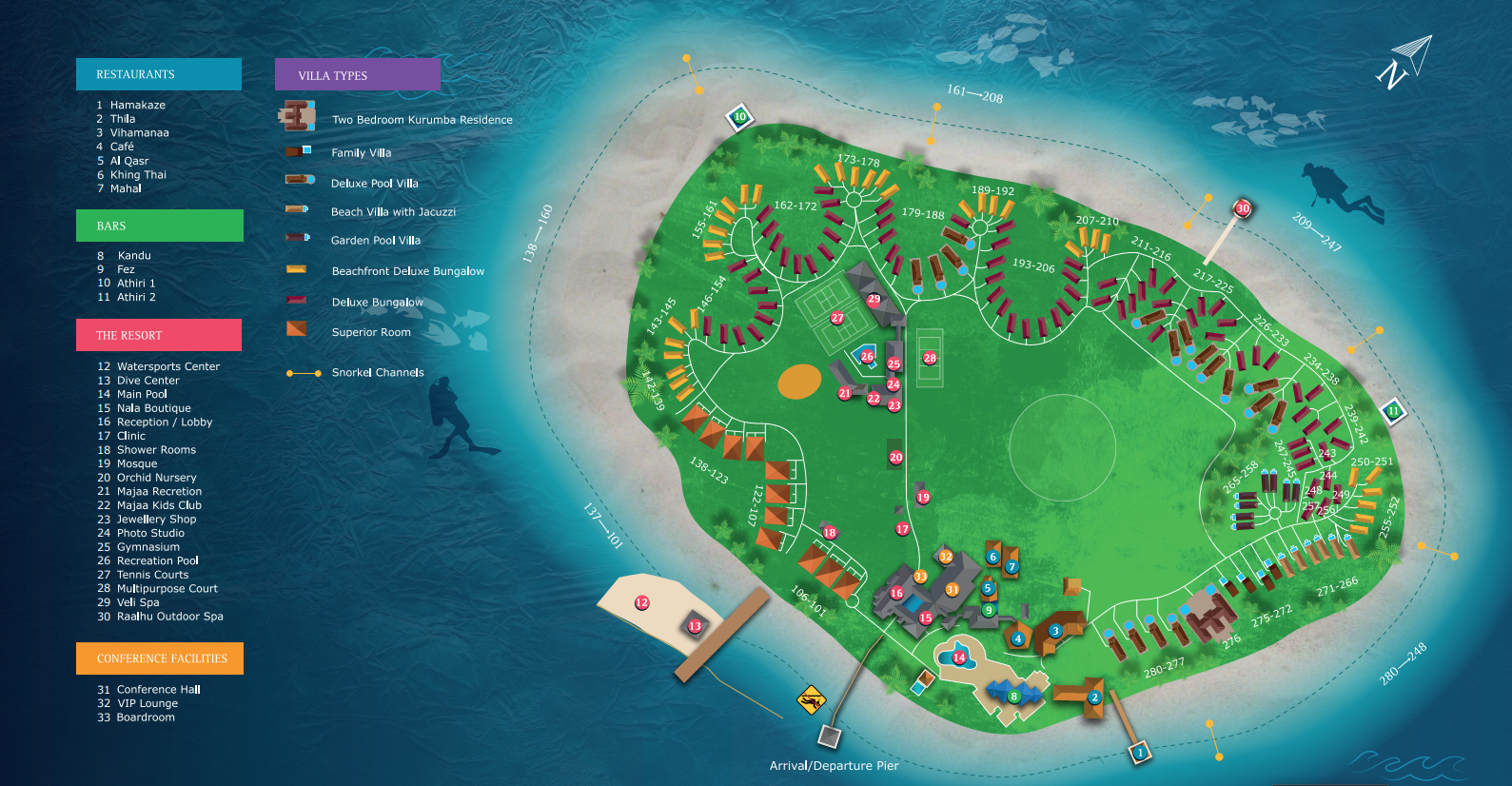Click the Hamakaze restaurant entry in the list
Viewport: 1512px width, 786px height.
coord(137,106)
